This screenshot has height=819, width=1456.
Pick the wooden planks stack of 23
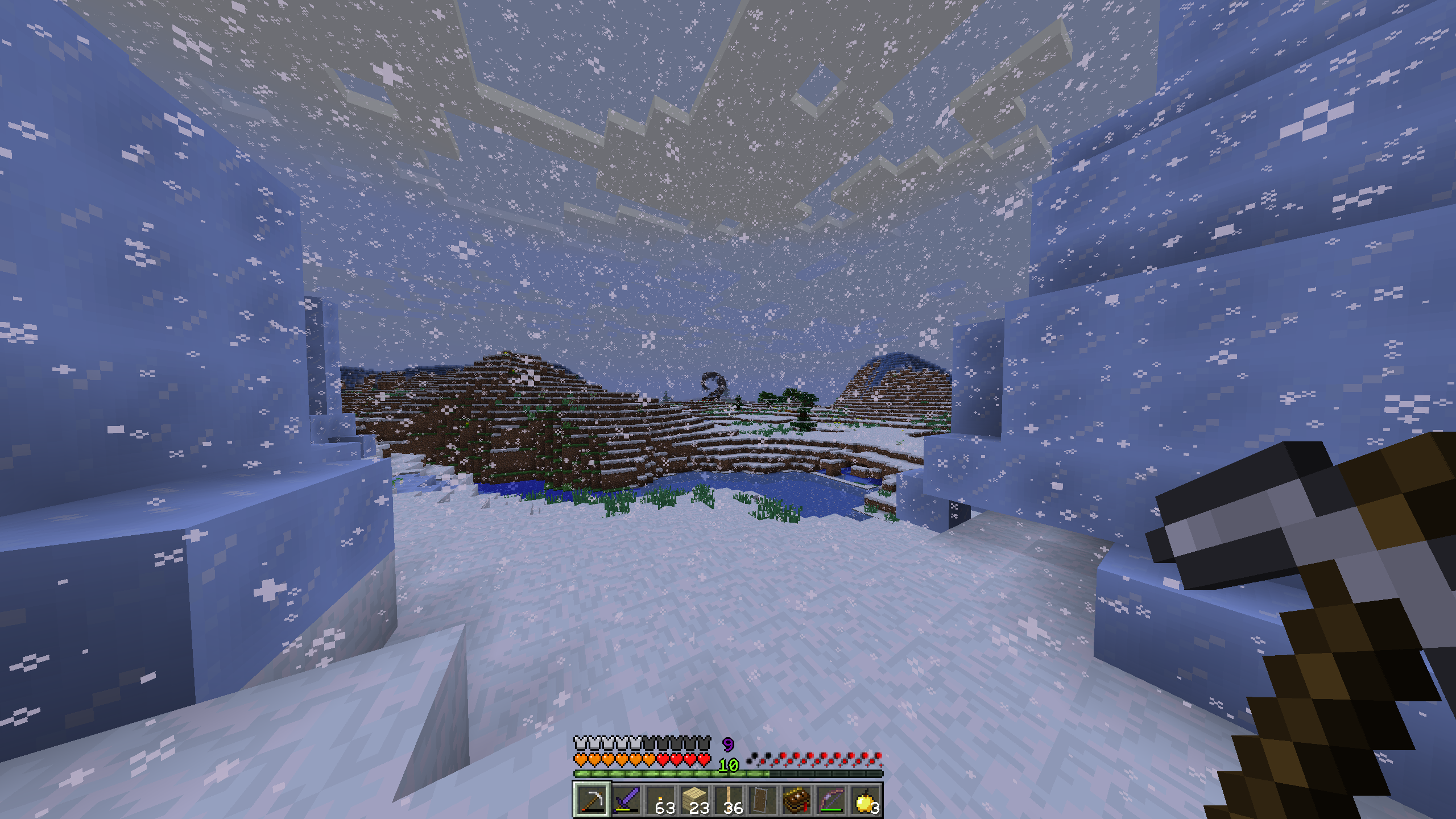tap(694, 800)
